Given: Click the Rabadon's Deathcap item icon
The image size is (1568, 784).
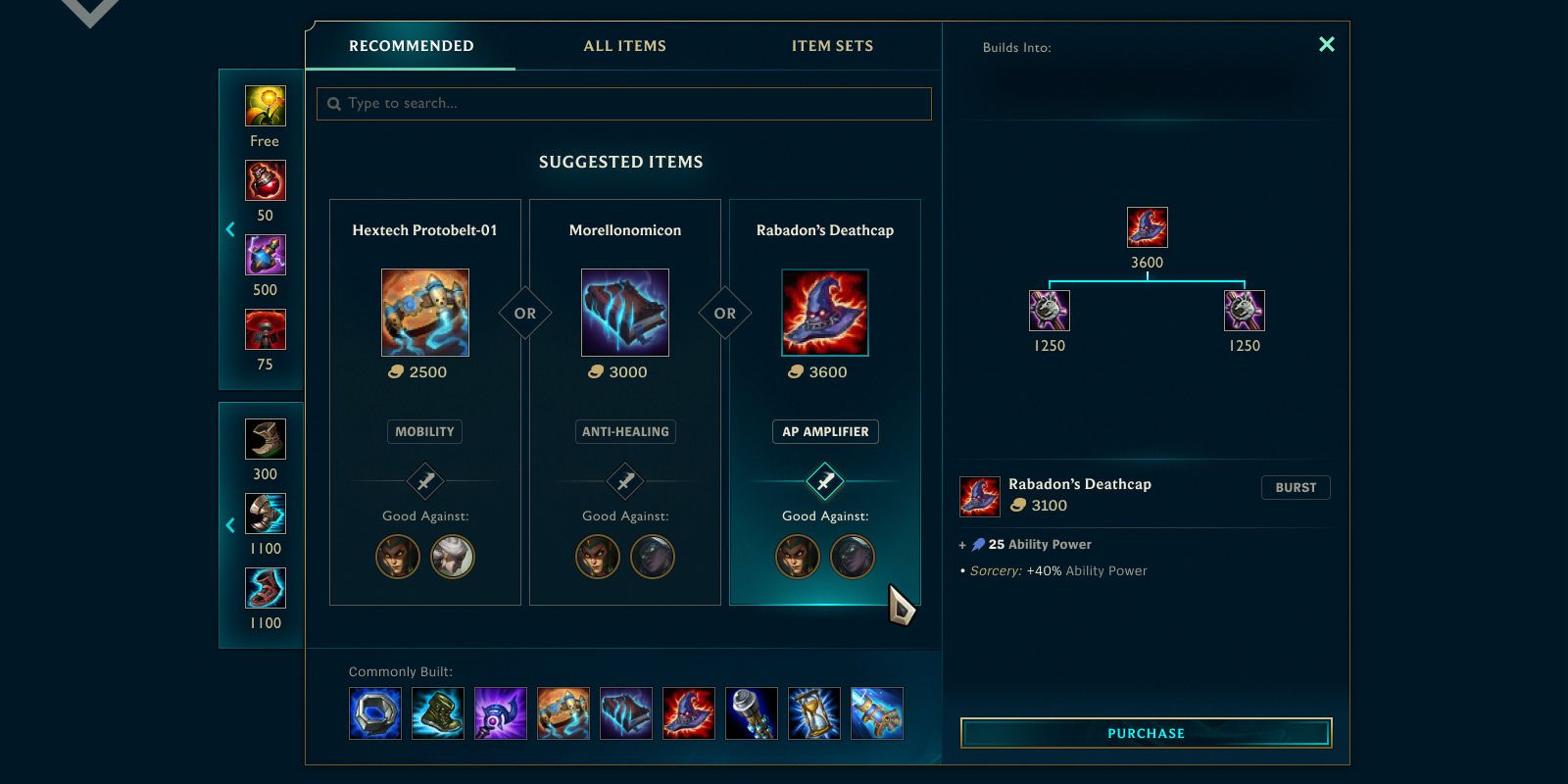Looking at the screenshot, I should [824, 312].
